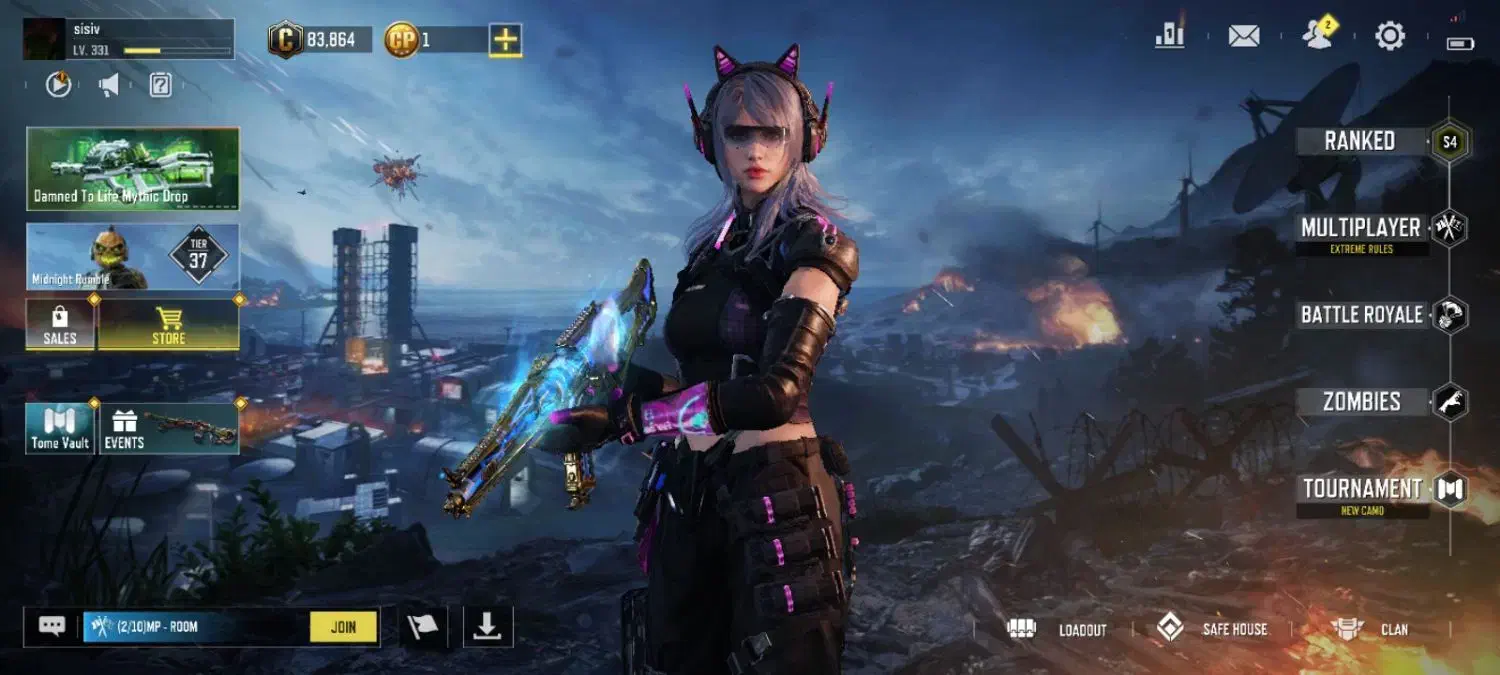Choose Battle Royale mode
1500x675 pixels.
click(x=1361, y=315)
